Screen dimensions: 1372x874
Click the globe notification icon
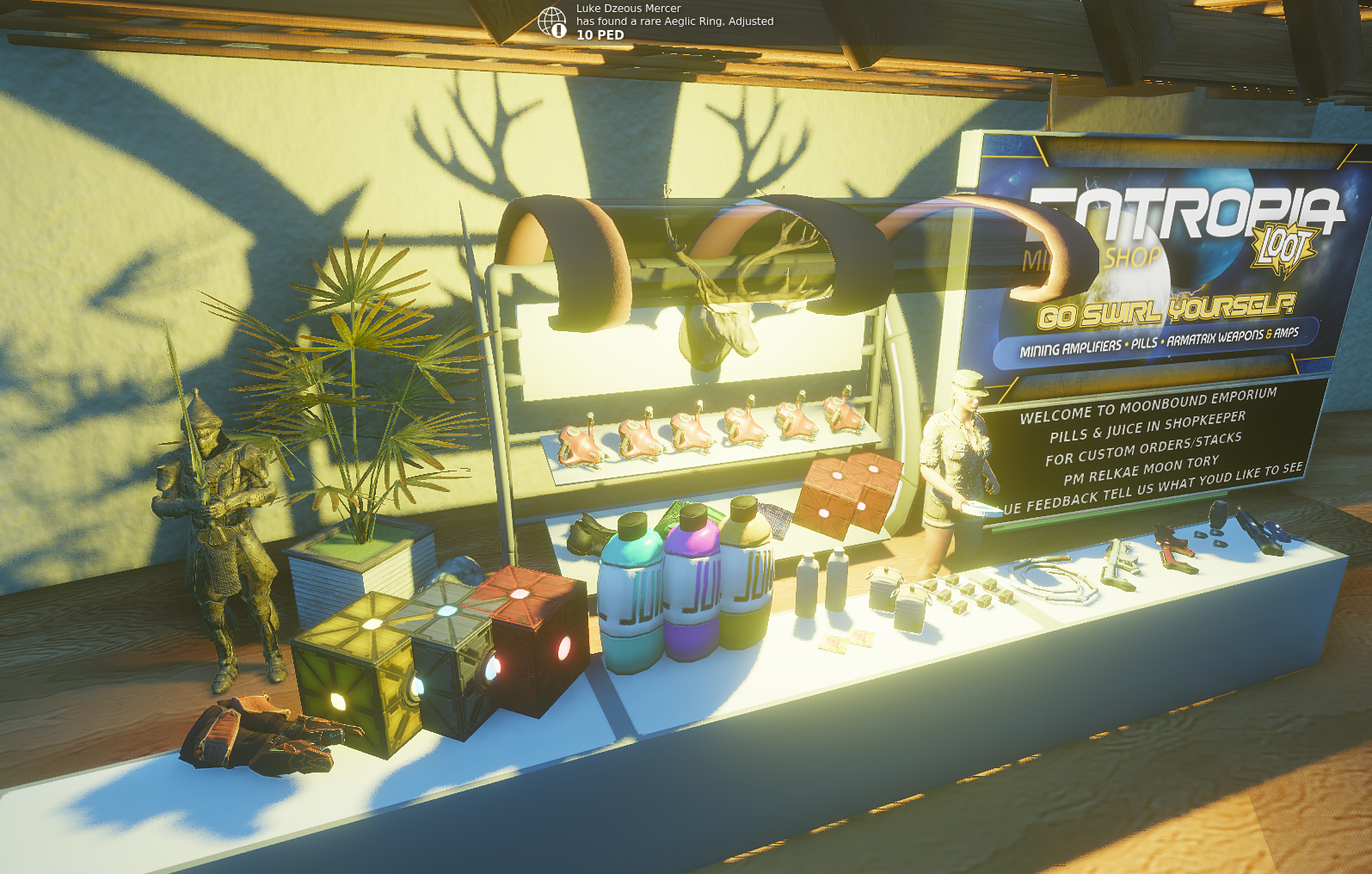tap(552, 22)
